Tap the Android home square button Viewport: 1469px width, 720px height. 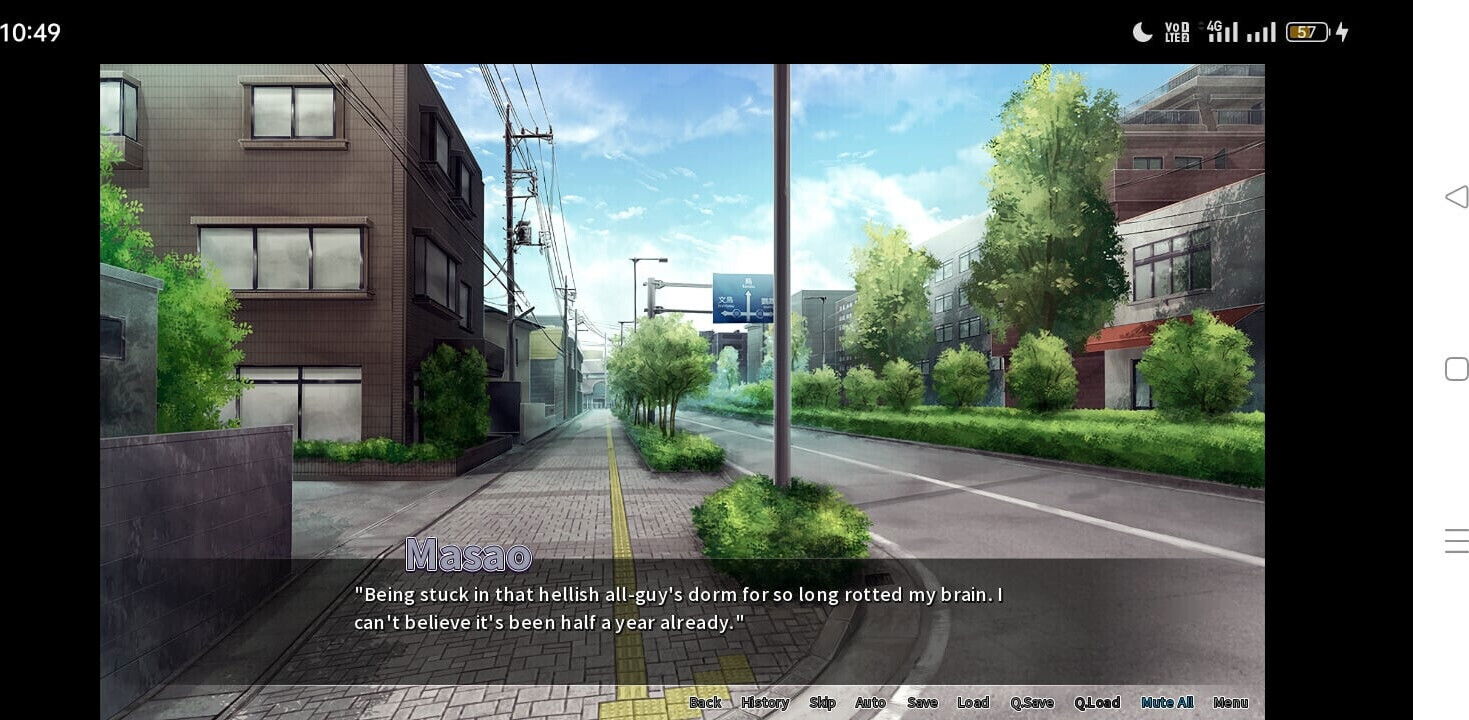(1456, 369)
